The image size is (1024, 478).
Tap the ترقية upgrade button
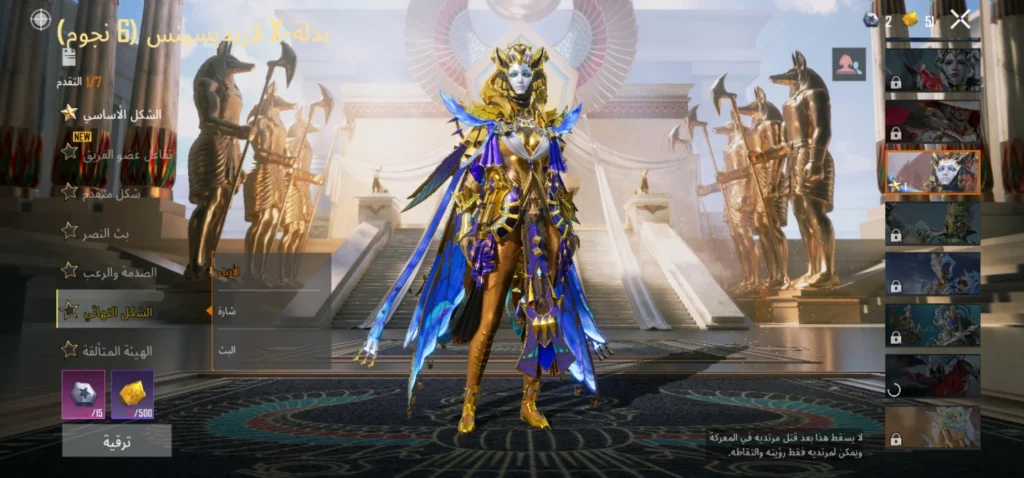tap(116, 440)
